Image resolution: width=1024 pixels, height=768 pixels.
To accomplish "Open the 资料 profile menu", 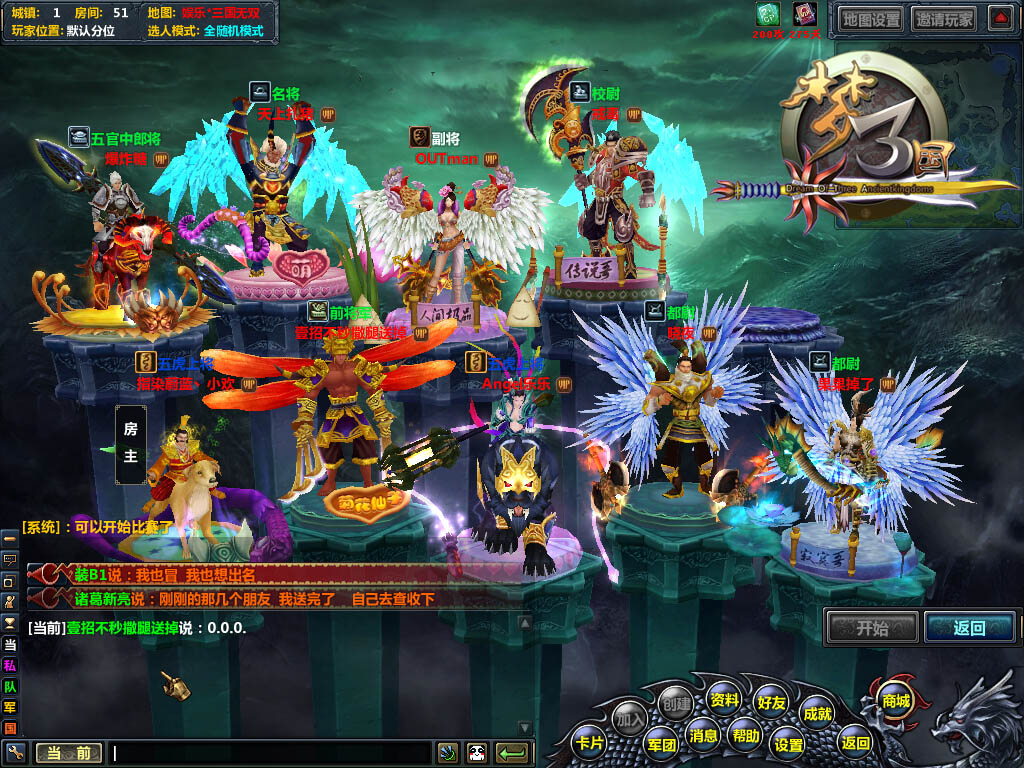I will [x=724, y=699].
